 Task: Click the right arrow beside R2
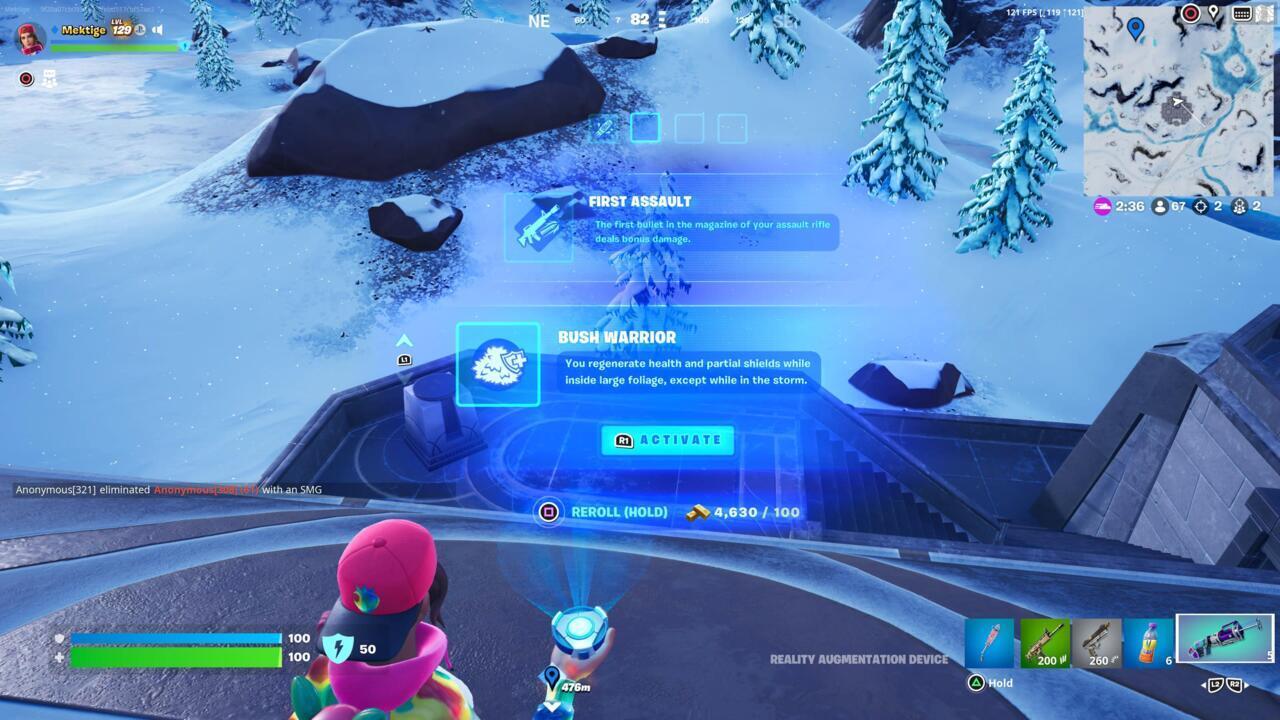[1247, 685]
